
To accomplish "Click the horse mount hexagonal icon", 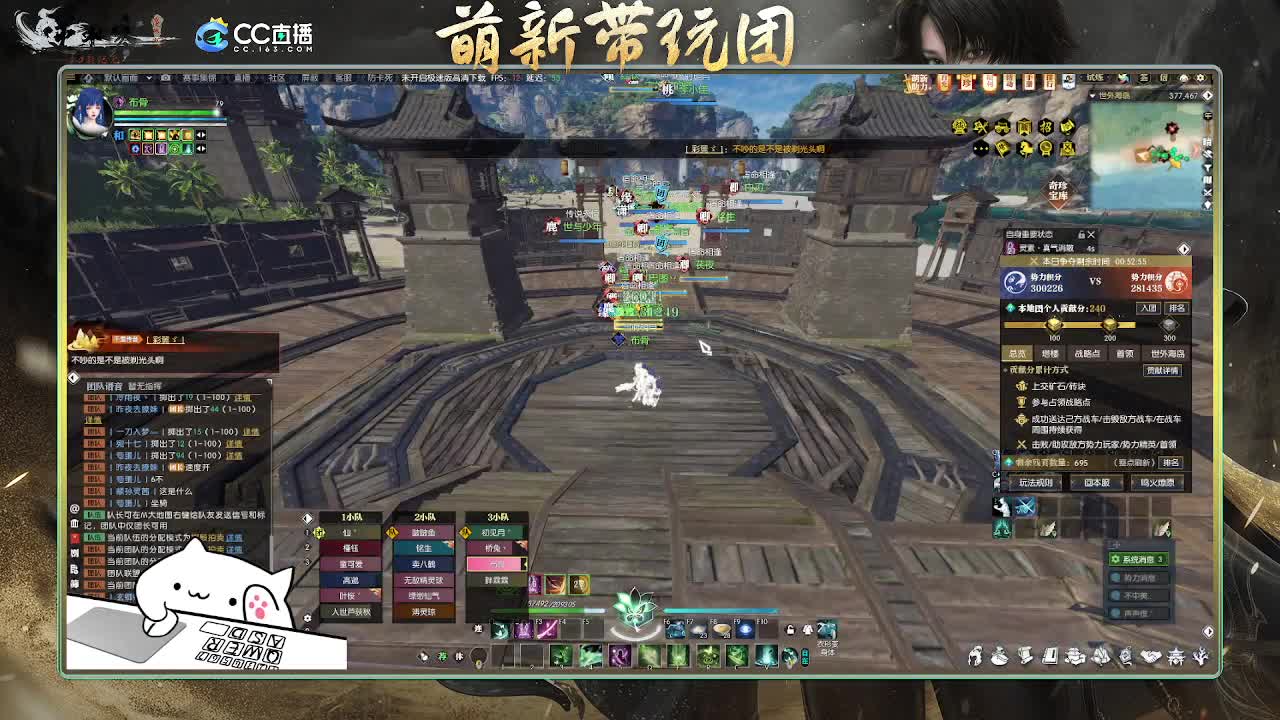I will coord(1026,148).
